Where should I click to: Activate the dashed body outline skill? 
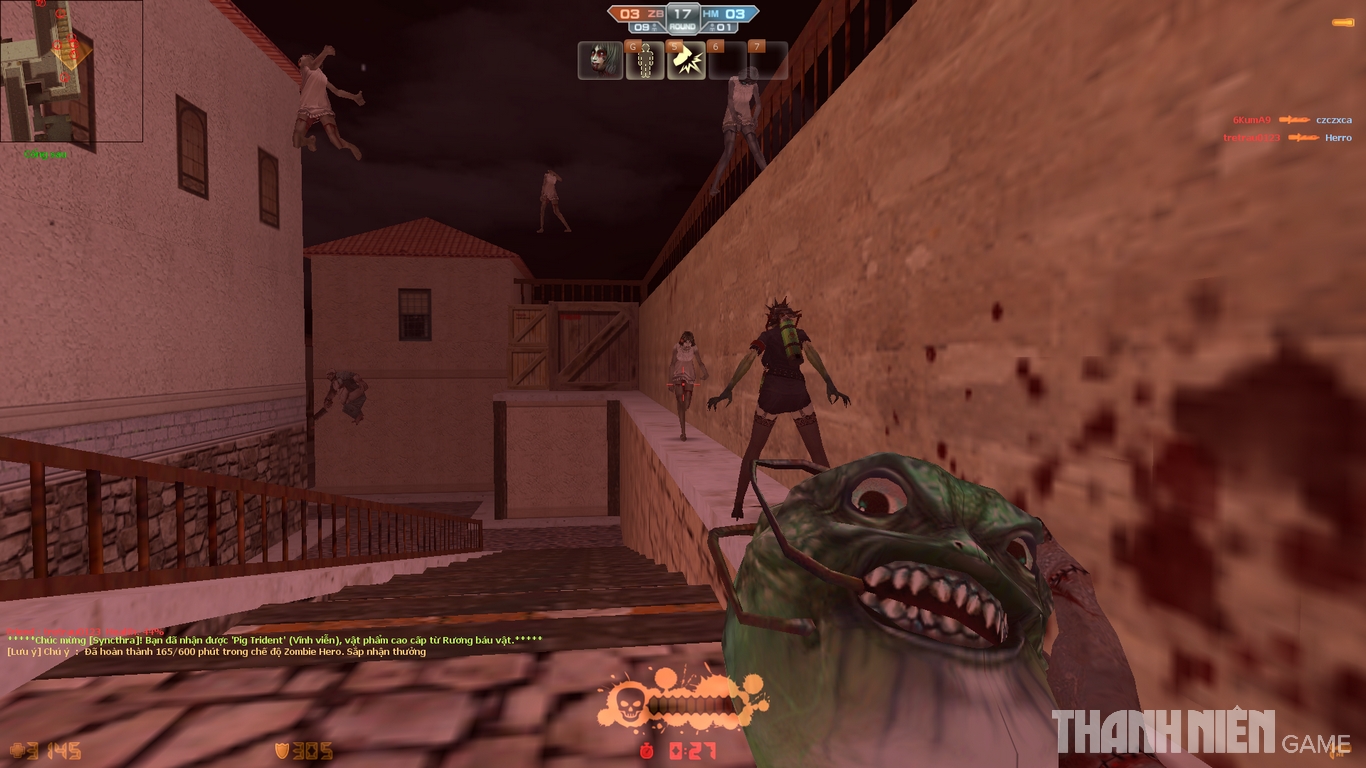[x=645, y=61]
